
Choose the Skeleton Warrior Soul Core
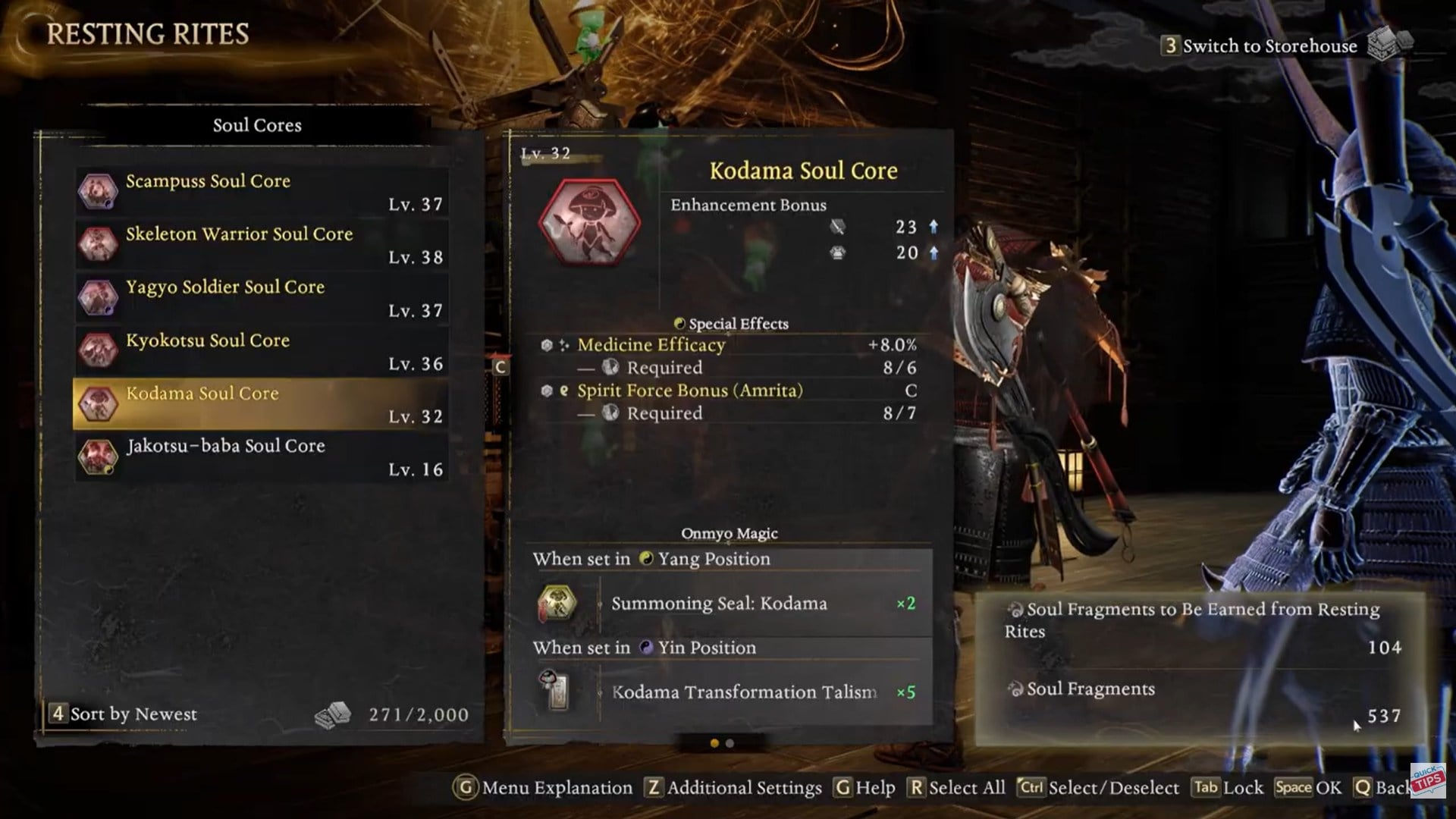(x=261, y=244)
